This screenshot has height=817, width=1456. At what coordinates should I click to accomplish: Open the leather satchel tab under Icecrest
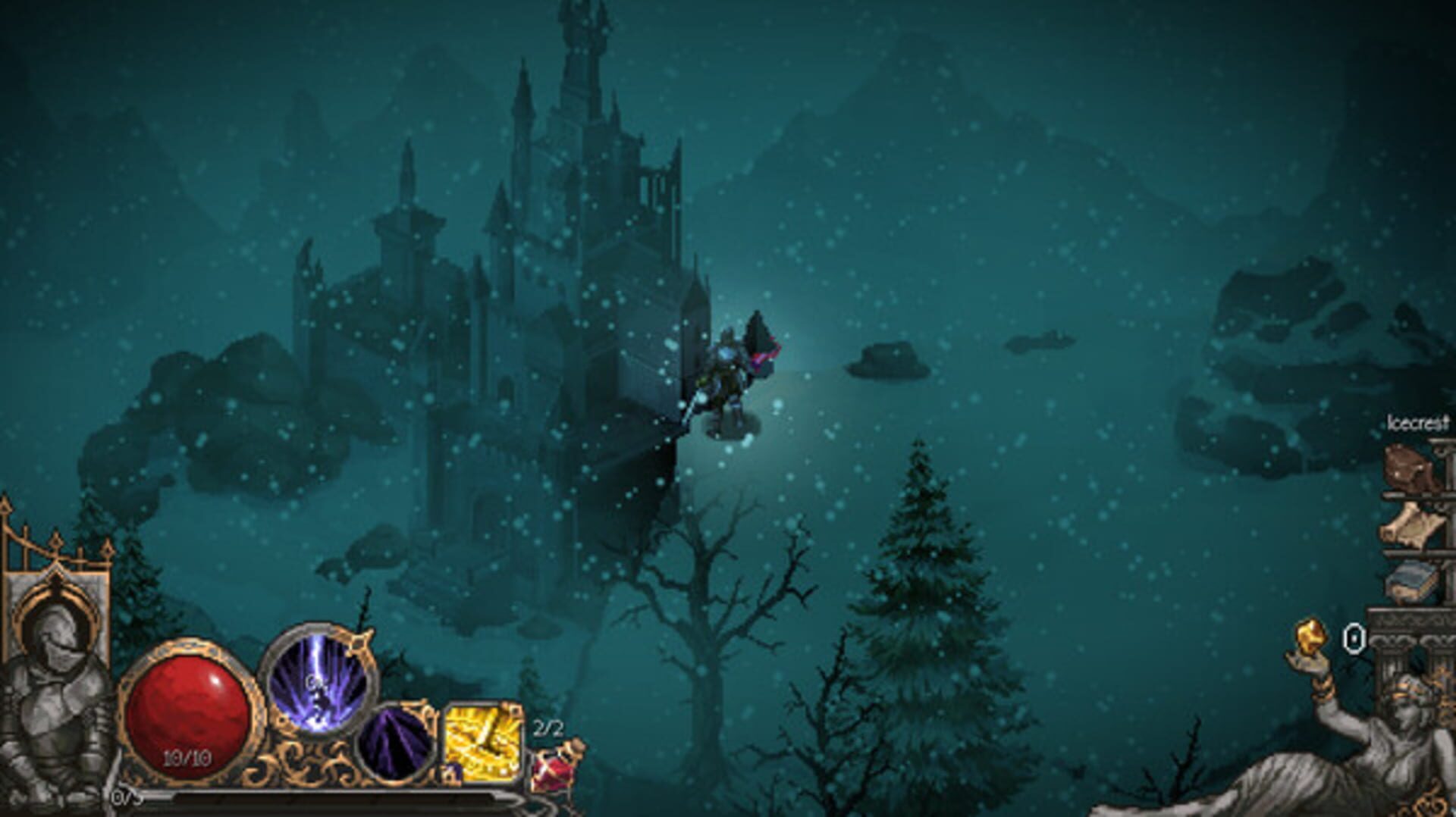coord(1410,469)
